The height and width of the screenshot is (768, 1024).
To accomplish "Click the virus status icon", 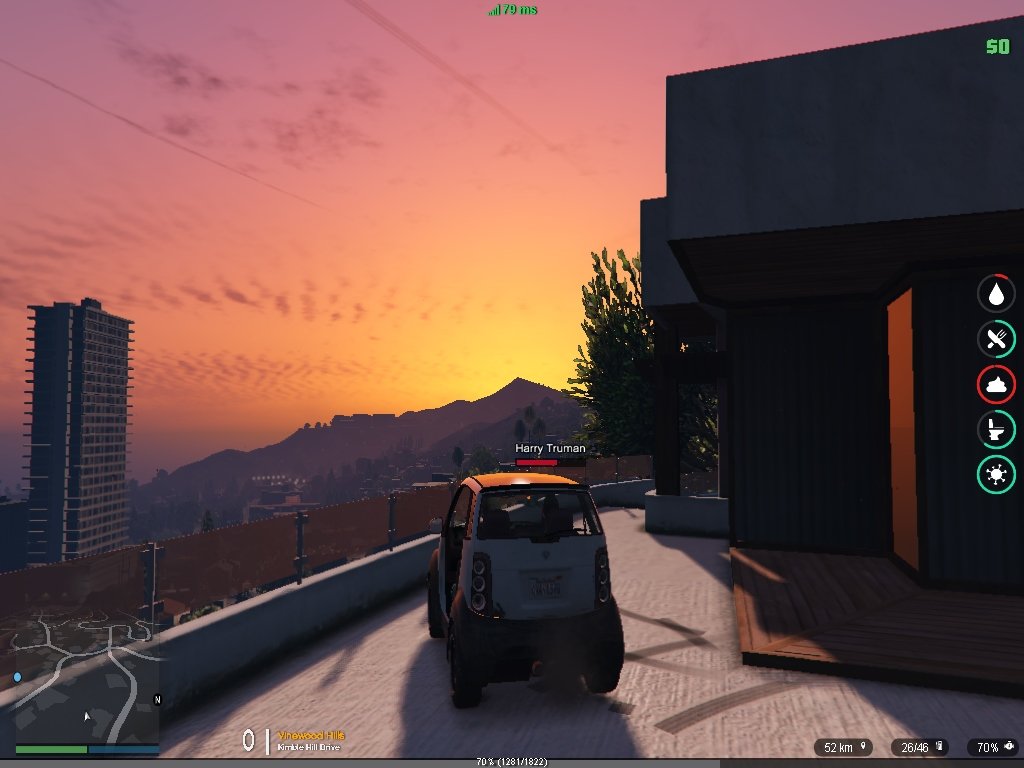I will [996, 473].
